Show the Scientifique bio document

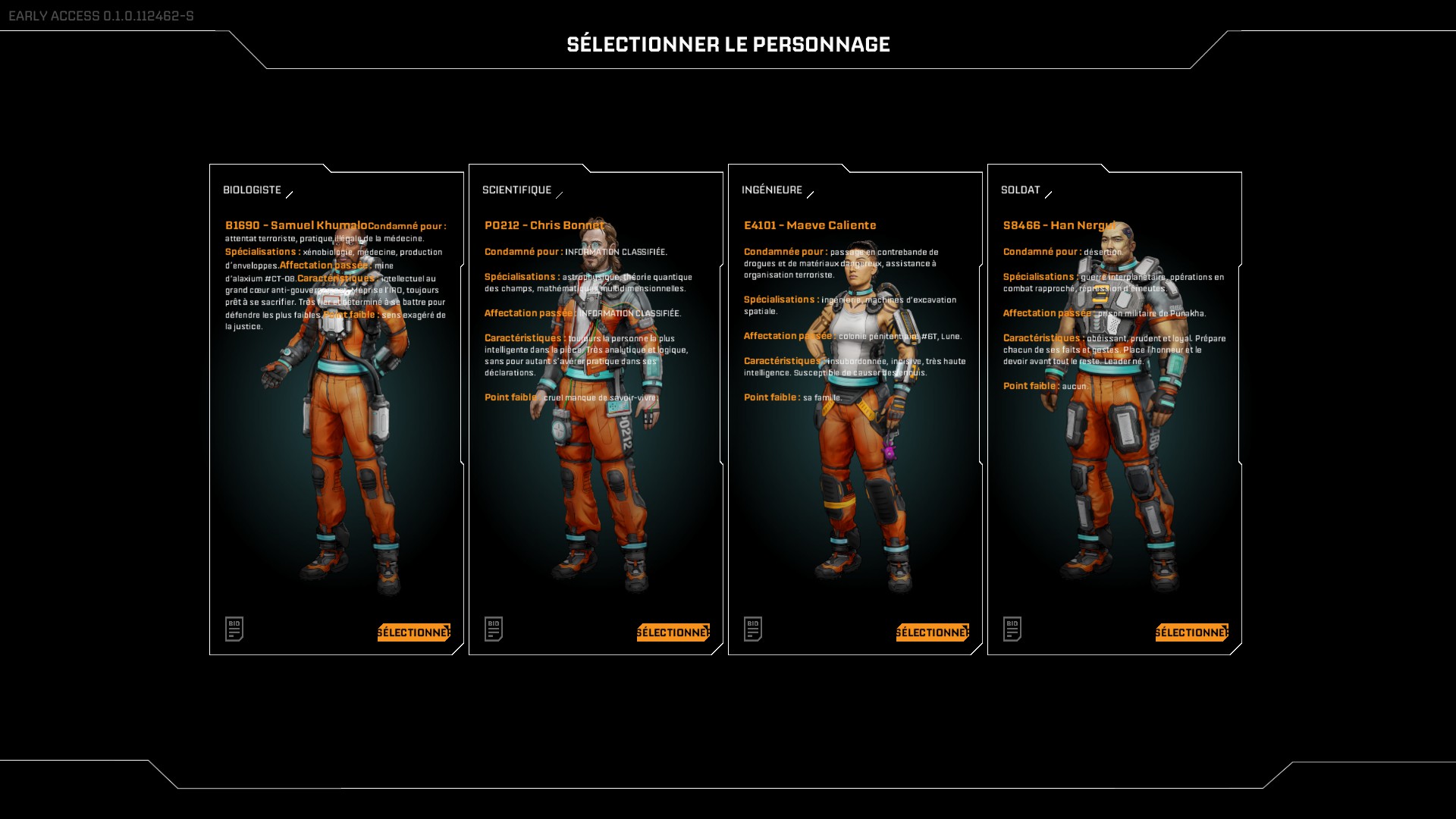(x=494, y=629)
